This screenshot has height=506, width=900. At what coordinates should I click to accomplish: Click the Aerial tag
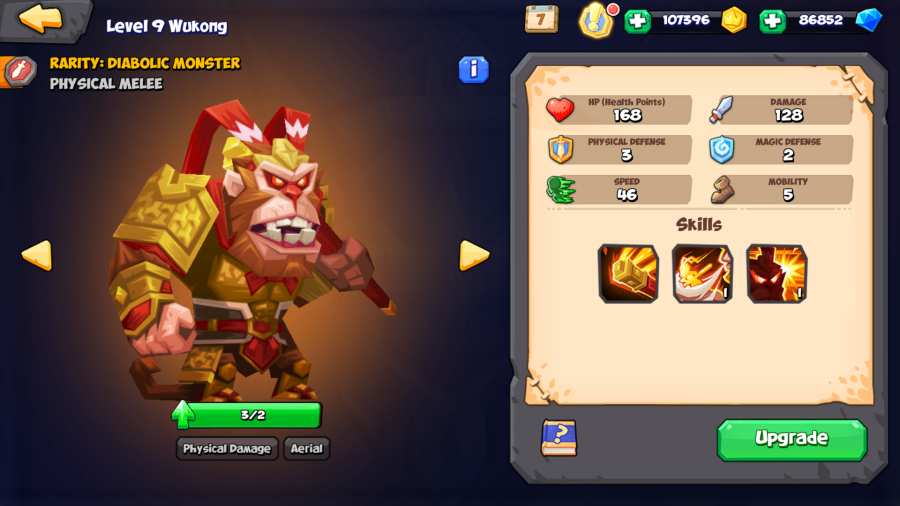click(306, 448)
